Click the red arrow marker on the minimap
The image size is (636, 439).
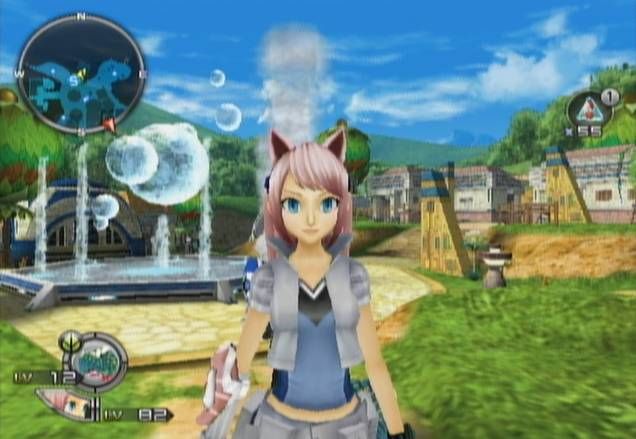109,125
